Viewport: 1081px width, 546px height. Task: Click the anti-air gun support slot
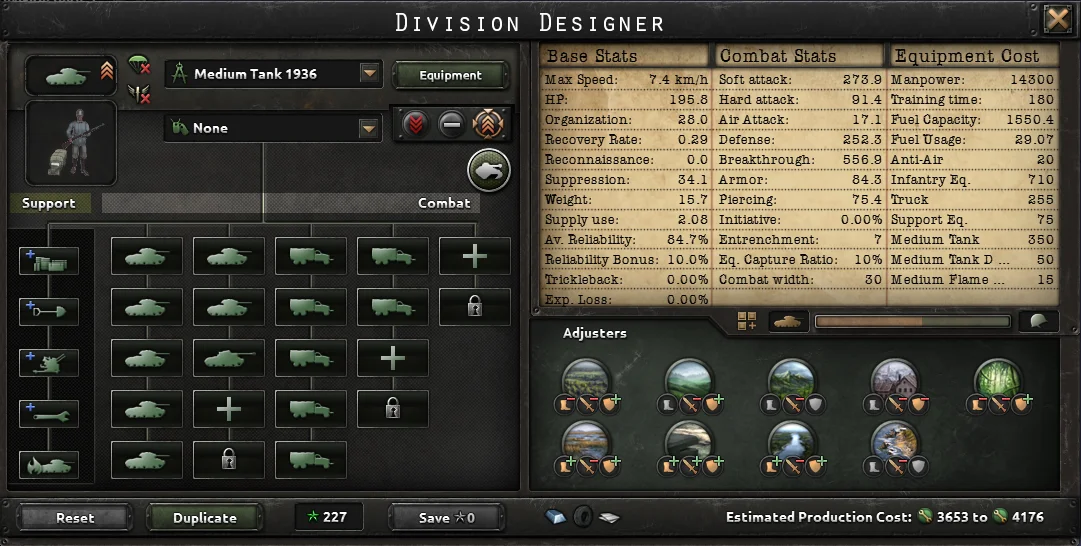pos(48,362)
